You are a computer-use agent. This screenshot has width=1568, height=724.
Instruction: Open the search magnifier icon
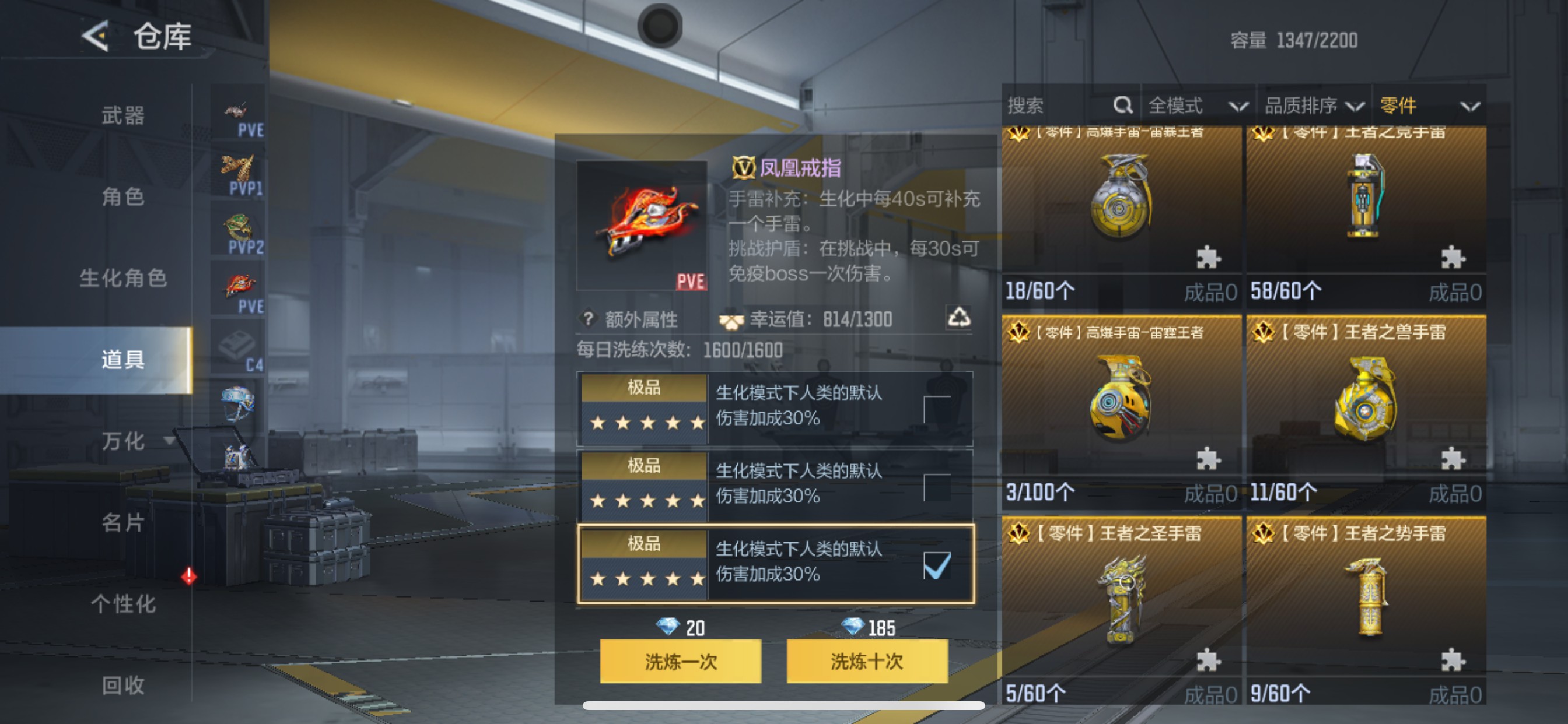coord(1123,106)
